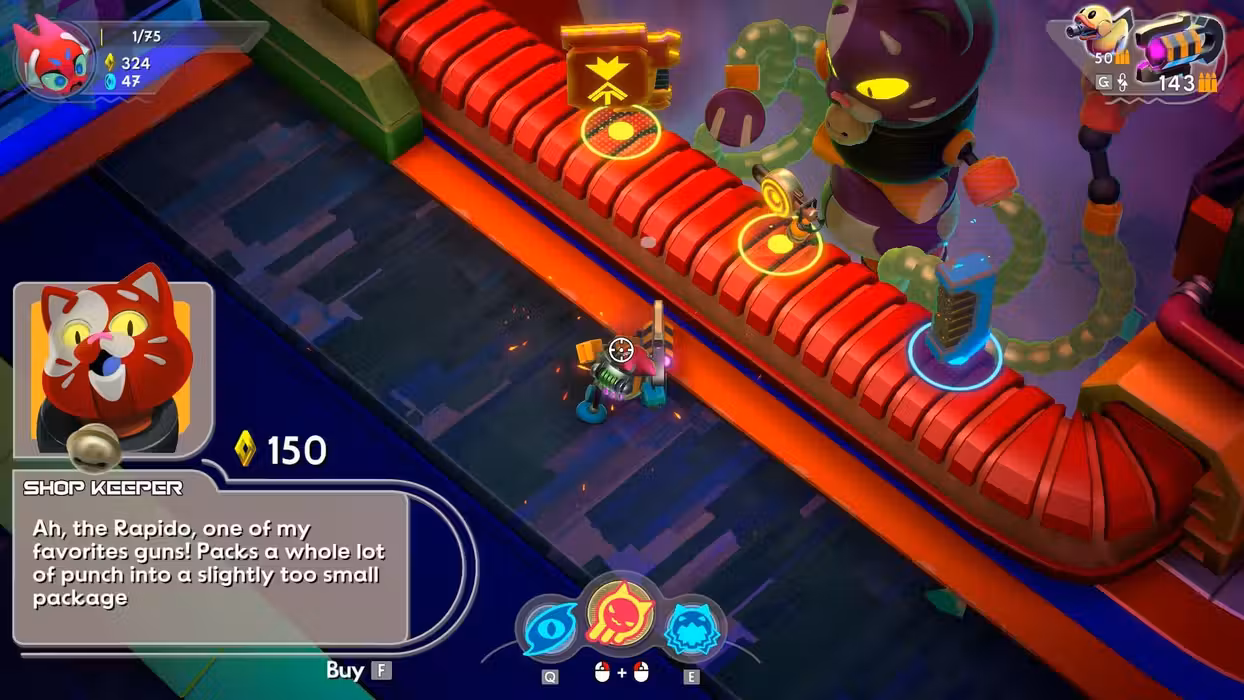This screenshot has width=1244, height=700.
Task: Click the red cat player portrait
Action: (52, 56)
